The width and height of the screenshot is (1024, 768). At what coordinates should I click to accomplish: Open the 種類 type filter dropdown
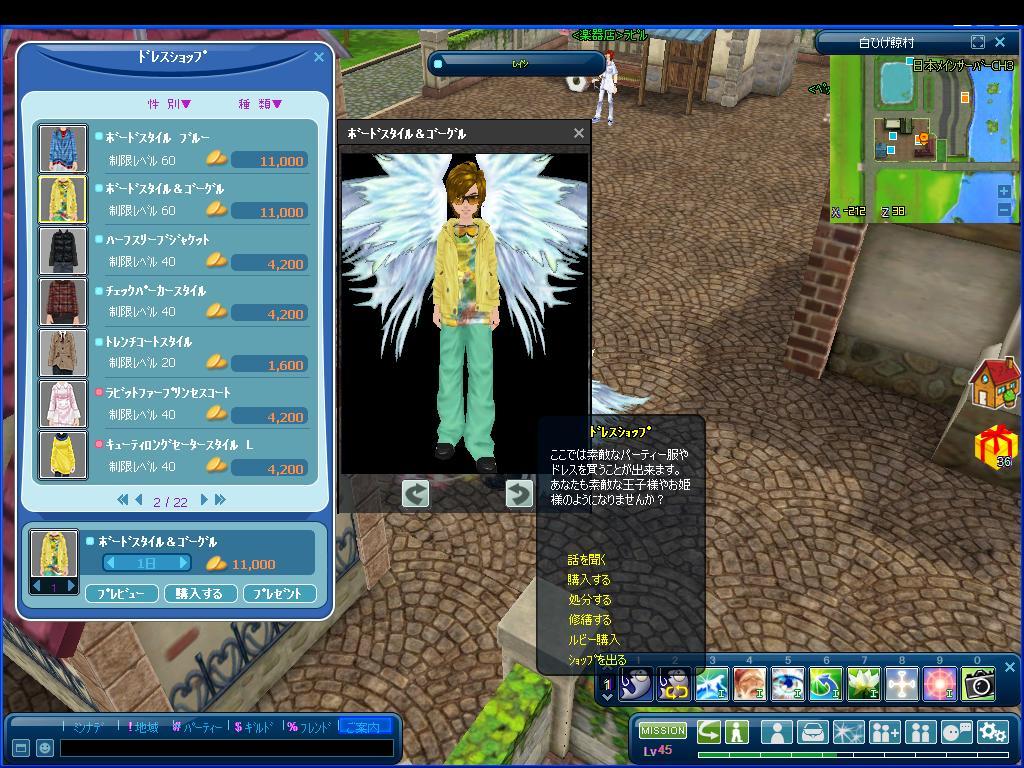(260, 104)
